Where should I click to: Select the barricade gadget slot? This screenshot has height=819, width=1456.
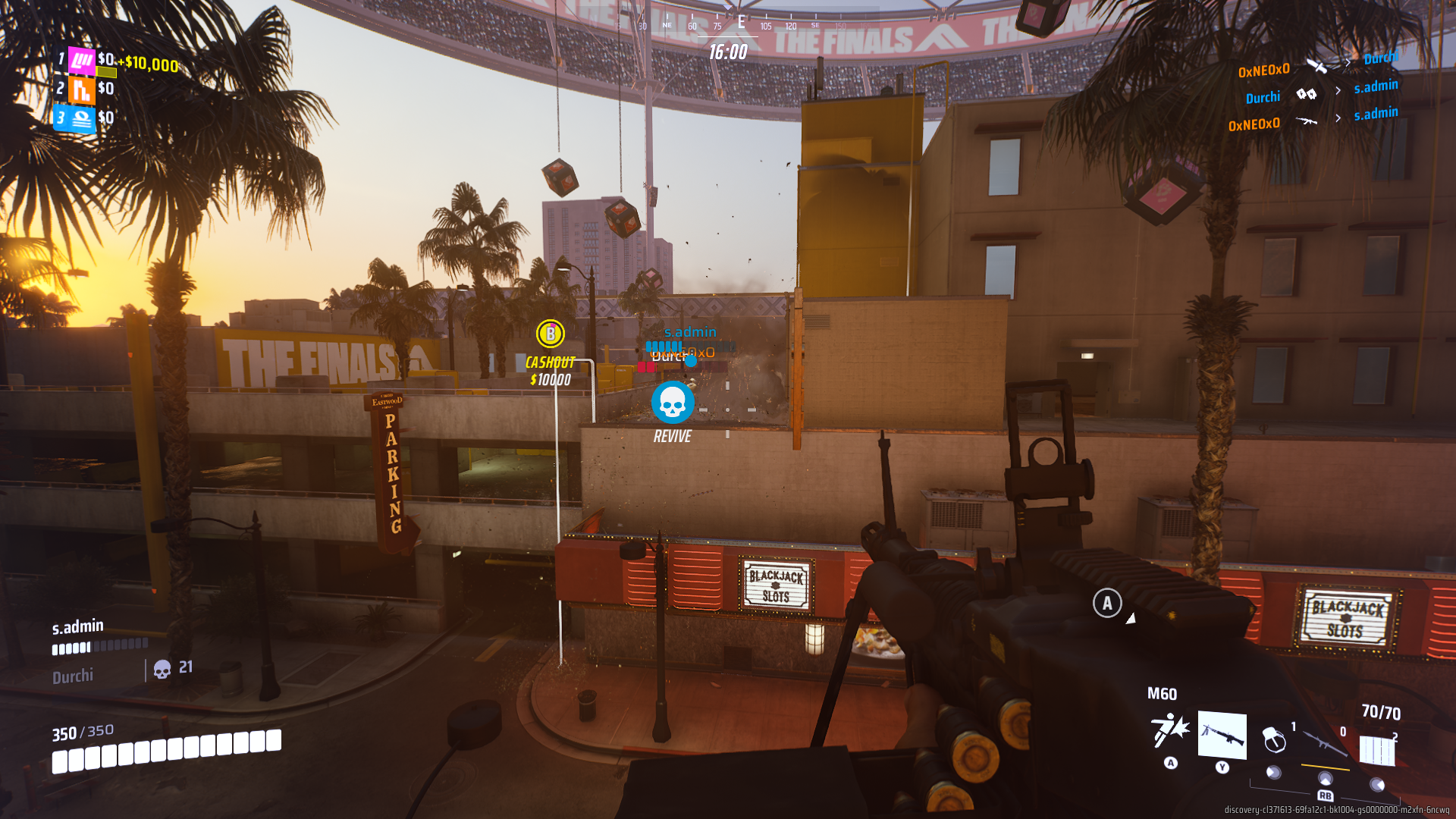[x=1377, y=749]
